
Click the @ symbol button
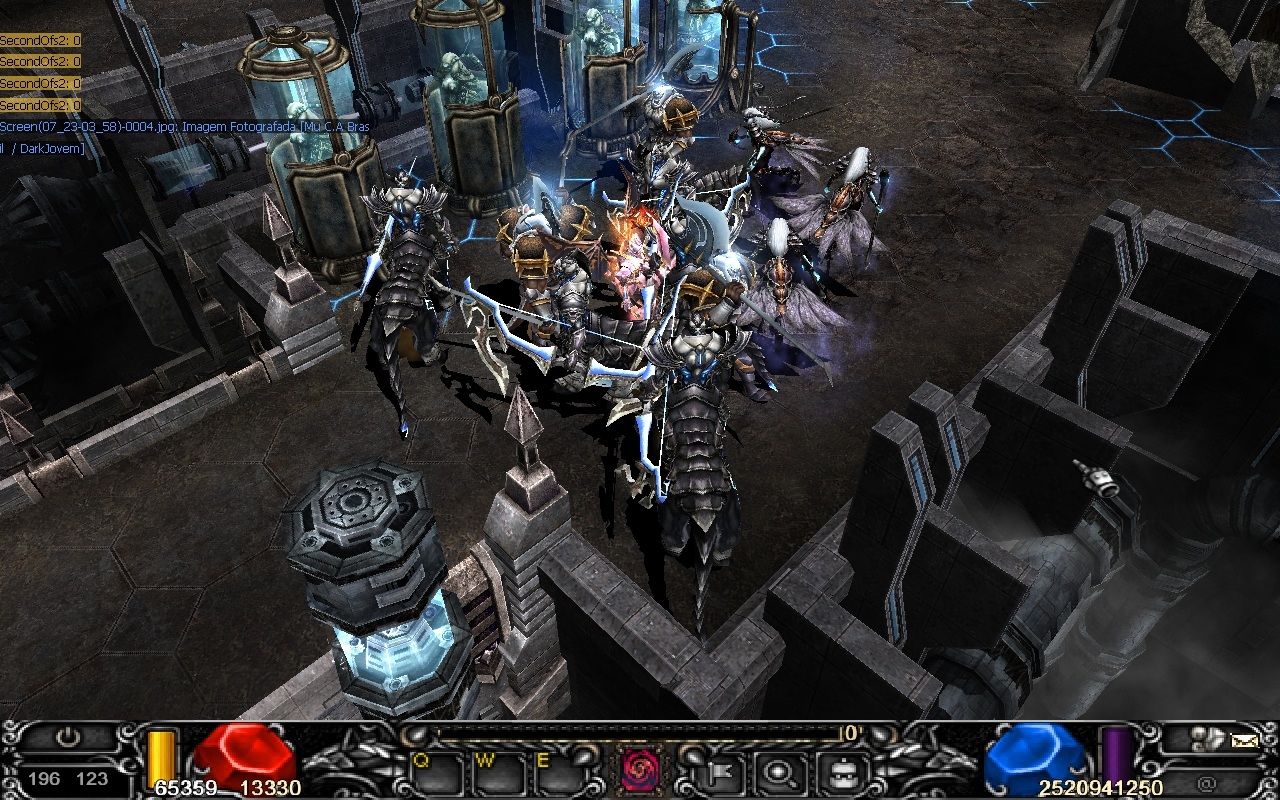[x=1206, y=782]
